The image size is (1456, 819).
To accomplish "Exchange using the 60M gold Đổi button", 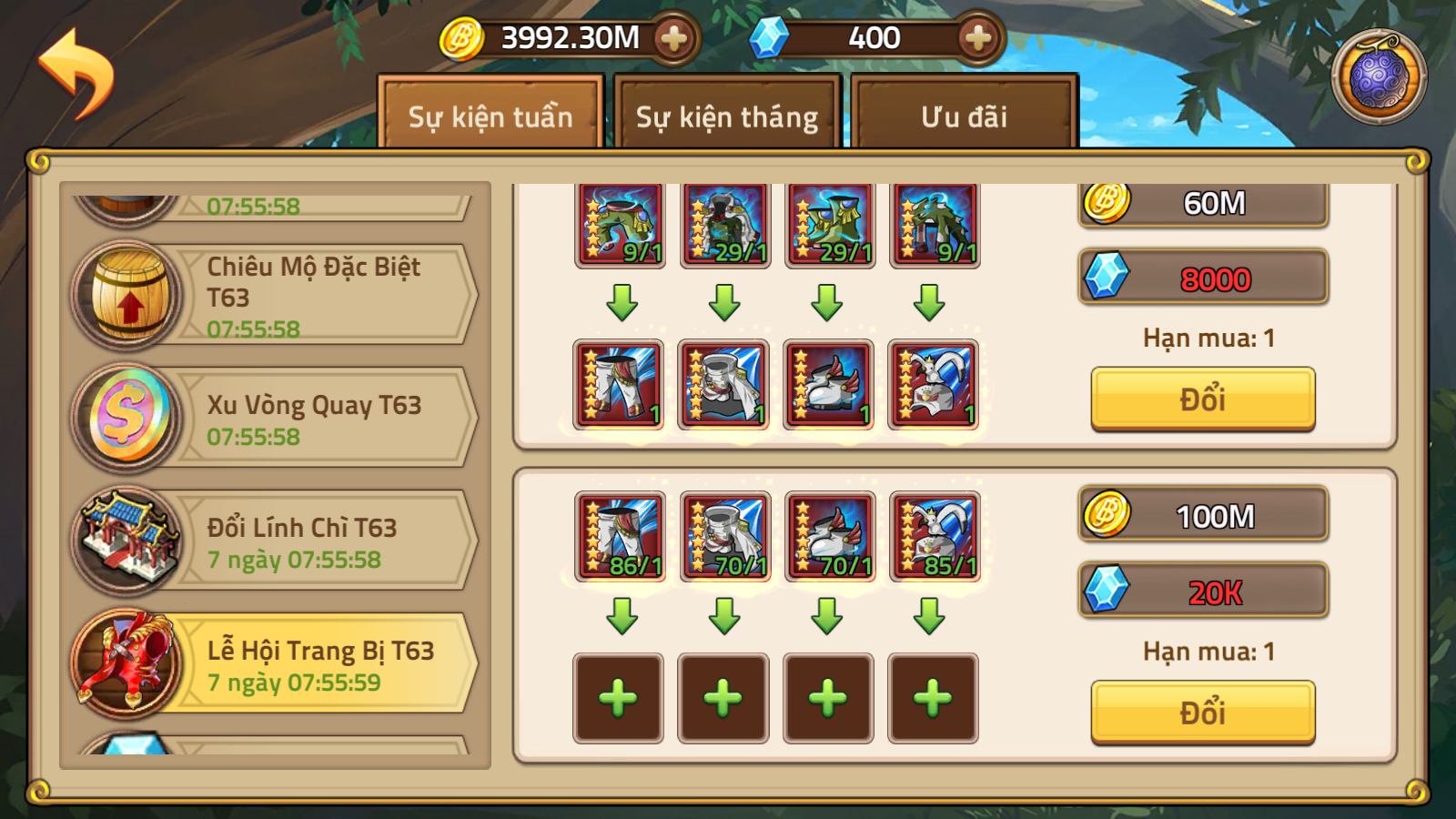I will coord(1202,399).
